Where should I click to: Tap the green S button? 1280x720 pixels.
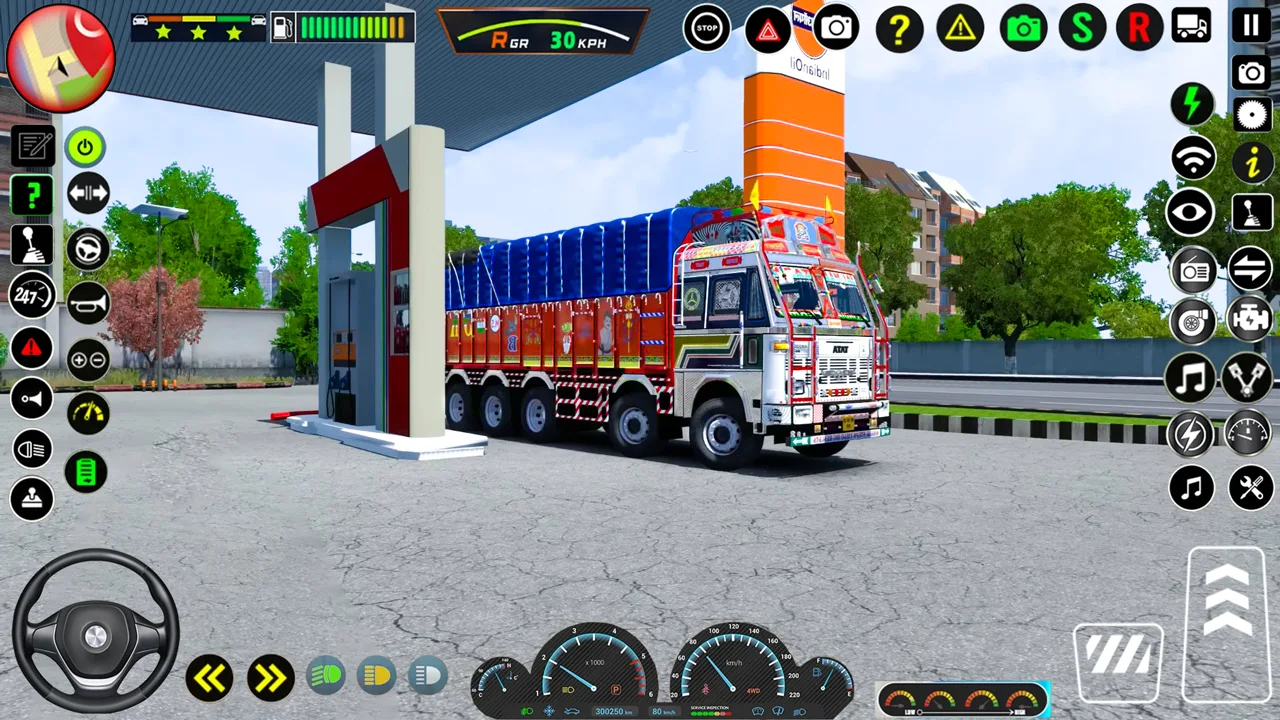1082,28
